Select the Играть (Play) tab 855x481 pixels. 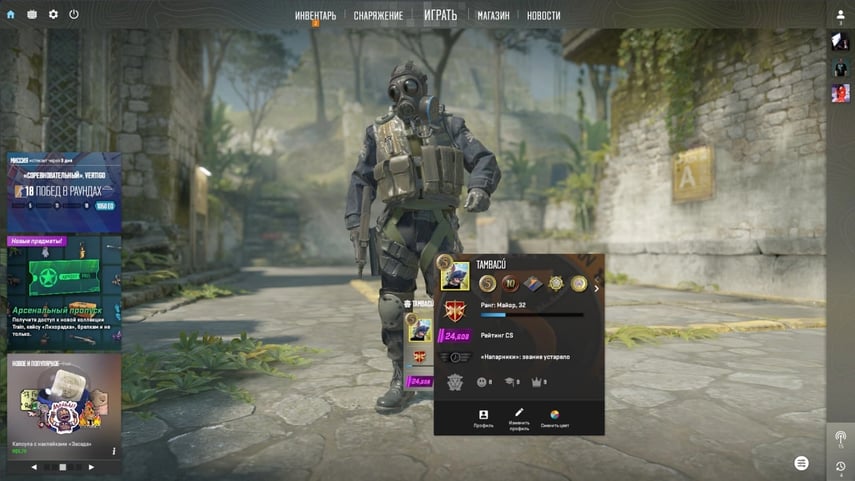[440, 15]
